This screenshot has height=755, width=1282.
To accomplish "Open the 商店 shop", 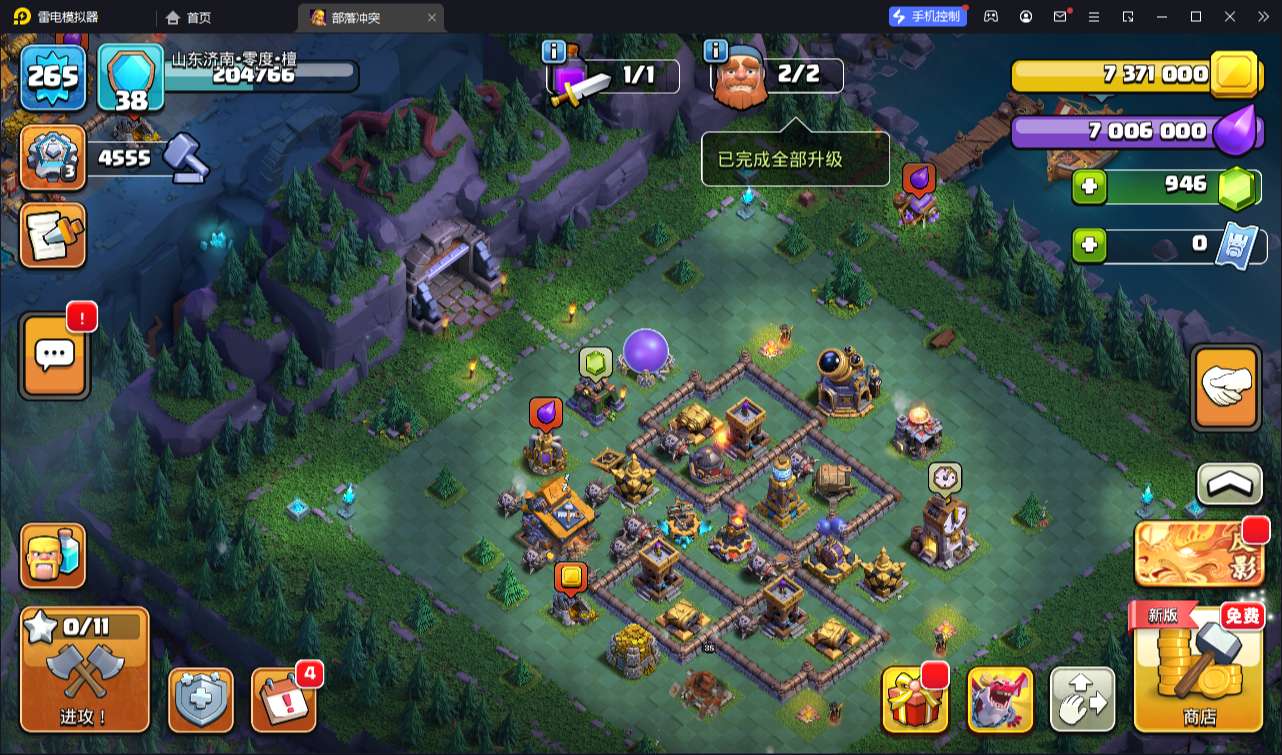I will tap(1199, 668).
